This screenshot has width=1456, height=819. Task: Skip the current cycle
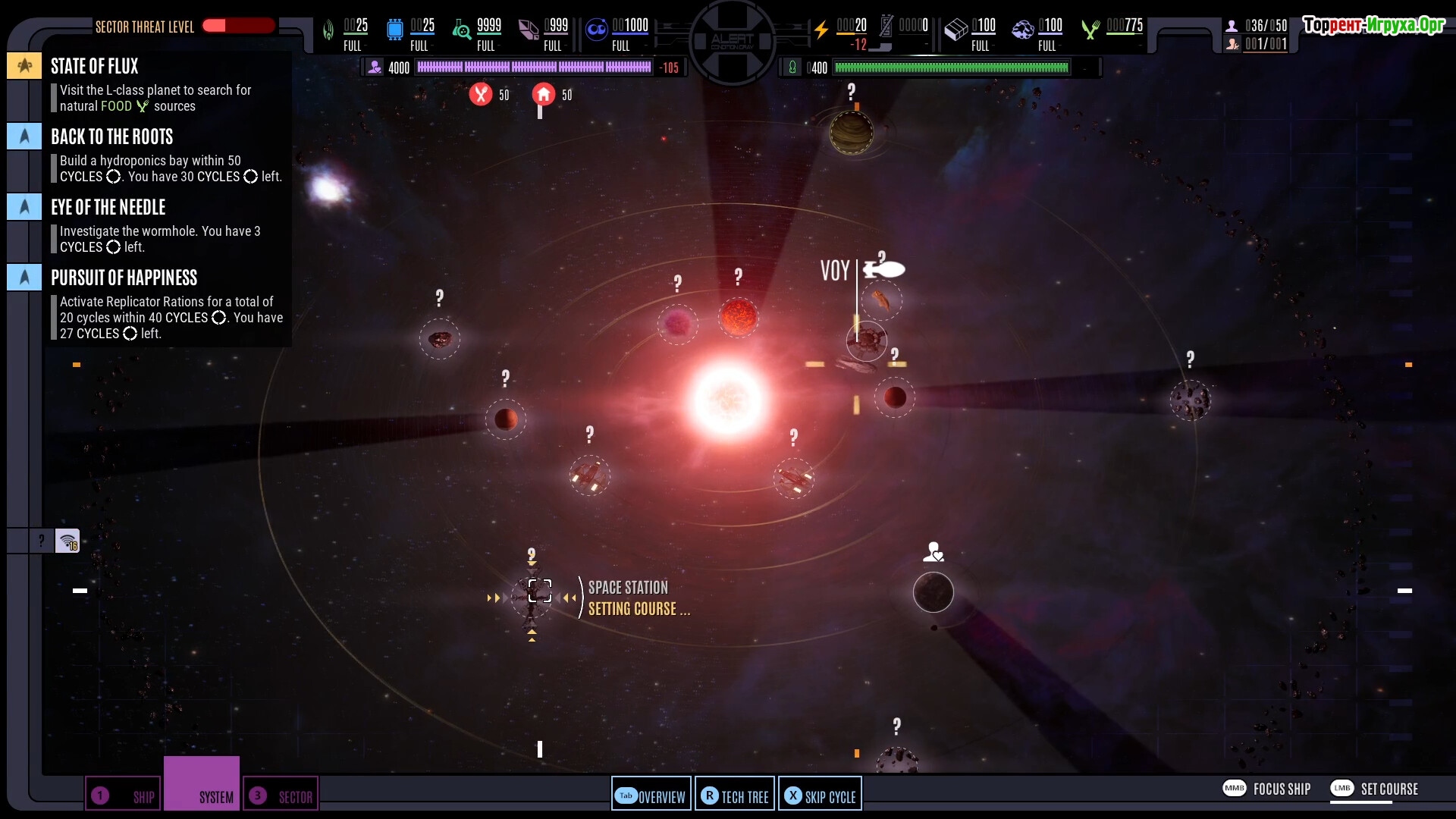(820, 795)
